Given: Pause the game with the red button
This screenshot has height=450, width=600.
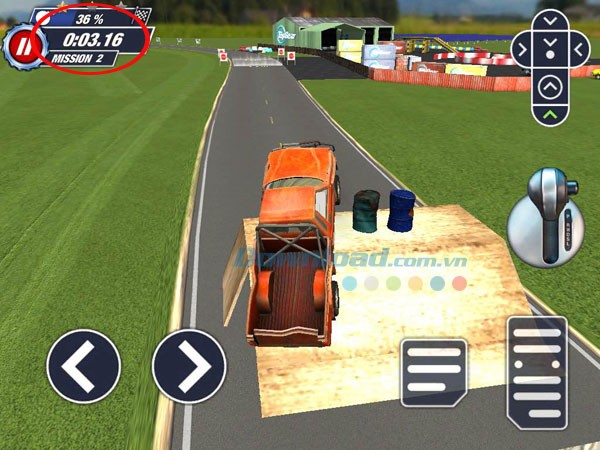Looking at the screenshot, I should point(21,45).
